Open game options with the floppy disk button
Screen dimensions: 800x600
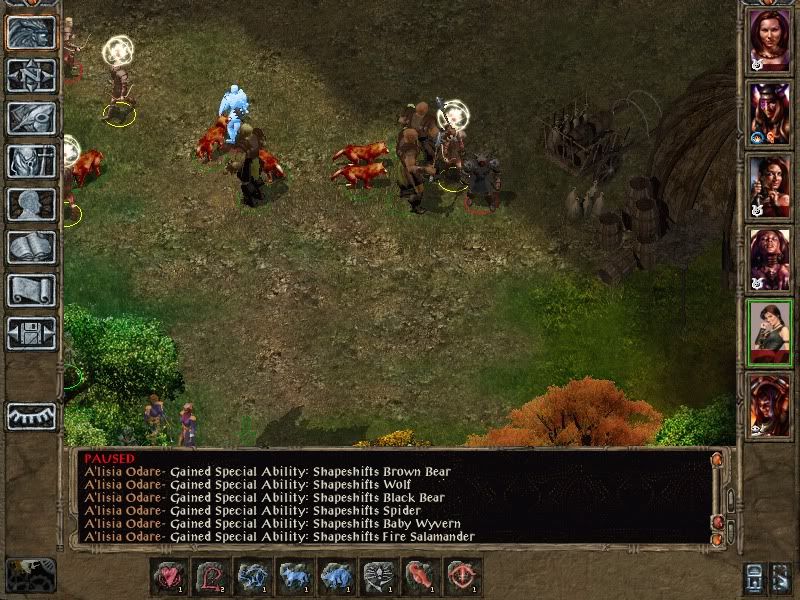(31, 333)
